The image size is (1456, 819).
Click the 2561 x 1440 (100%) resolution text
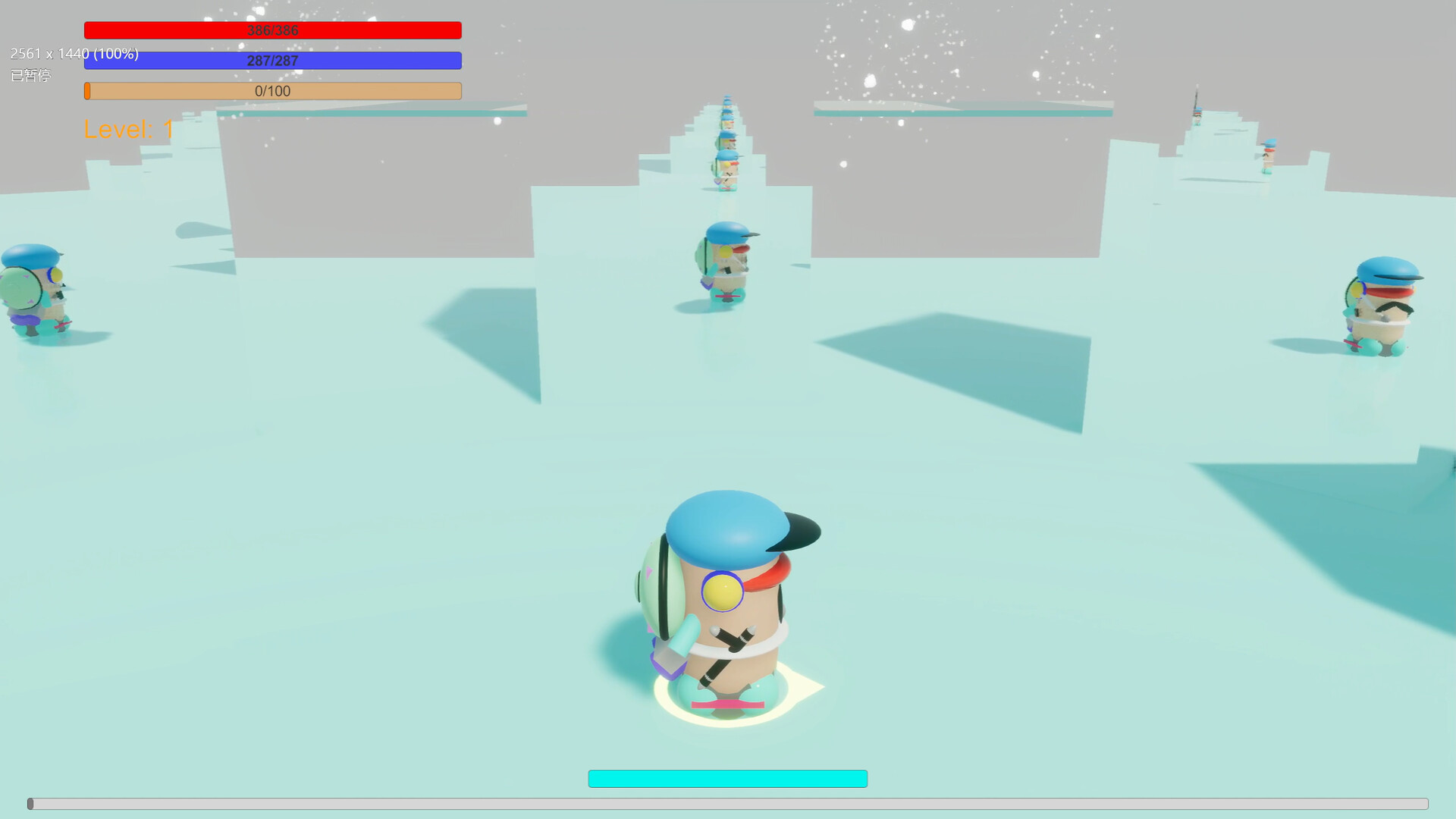click(74, 54)
